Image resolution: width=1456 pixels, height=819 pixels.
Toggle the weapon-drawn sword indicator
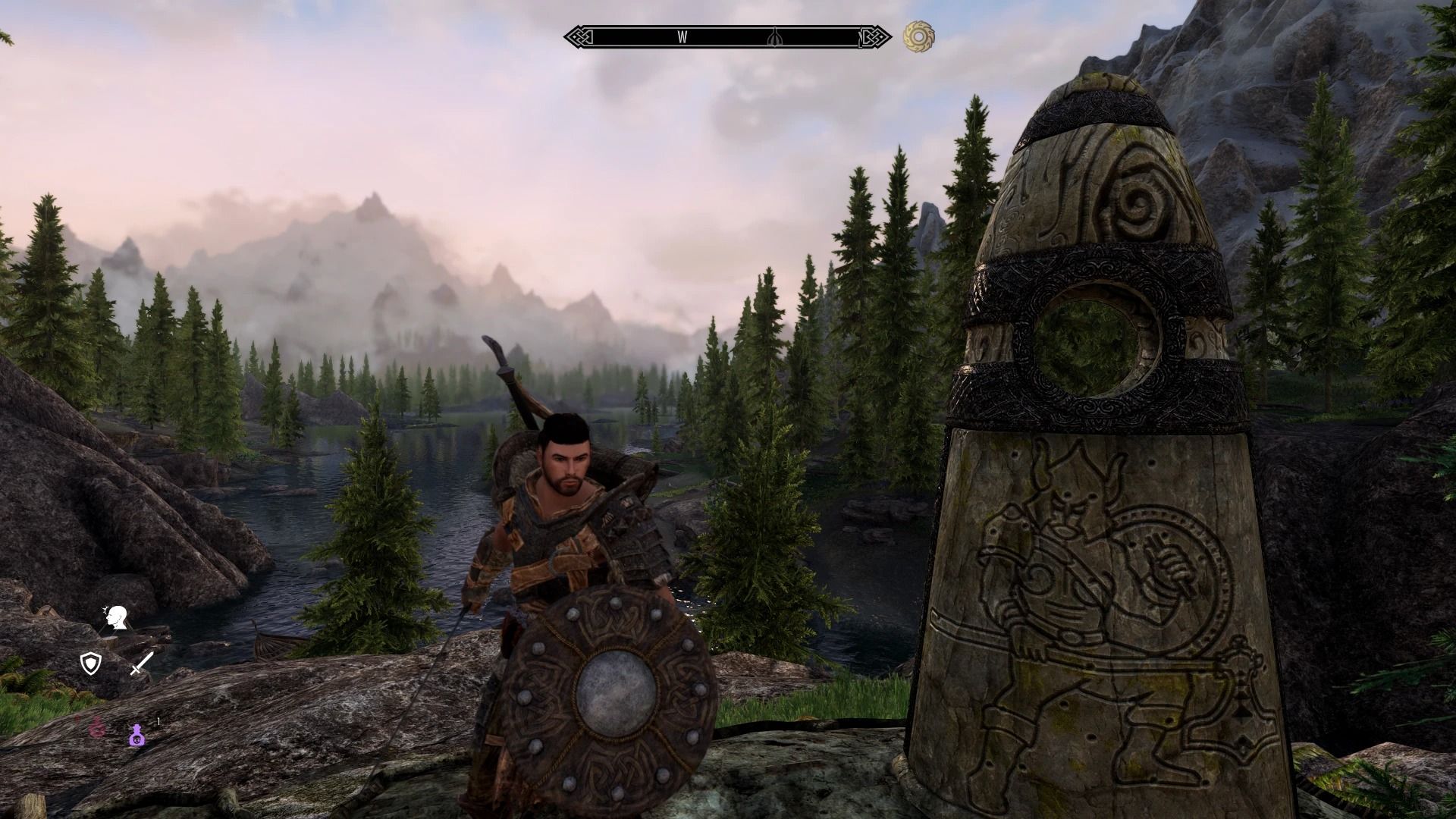click(x=140, y=664)
